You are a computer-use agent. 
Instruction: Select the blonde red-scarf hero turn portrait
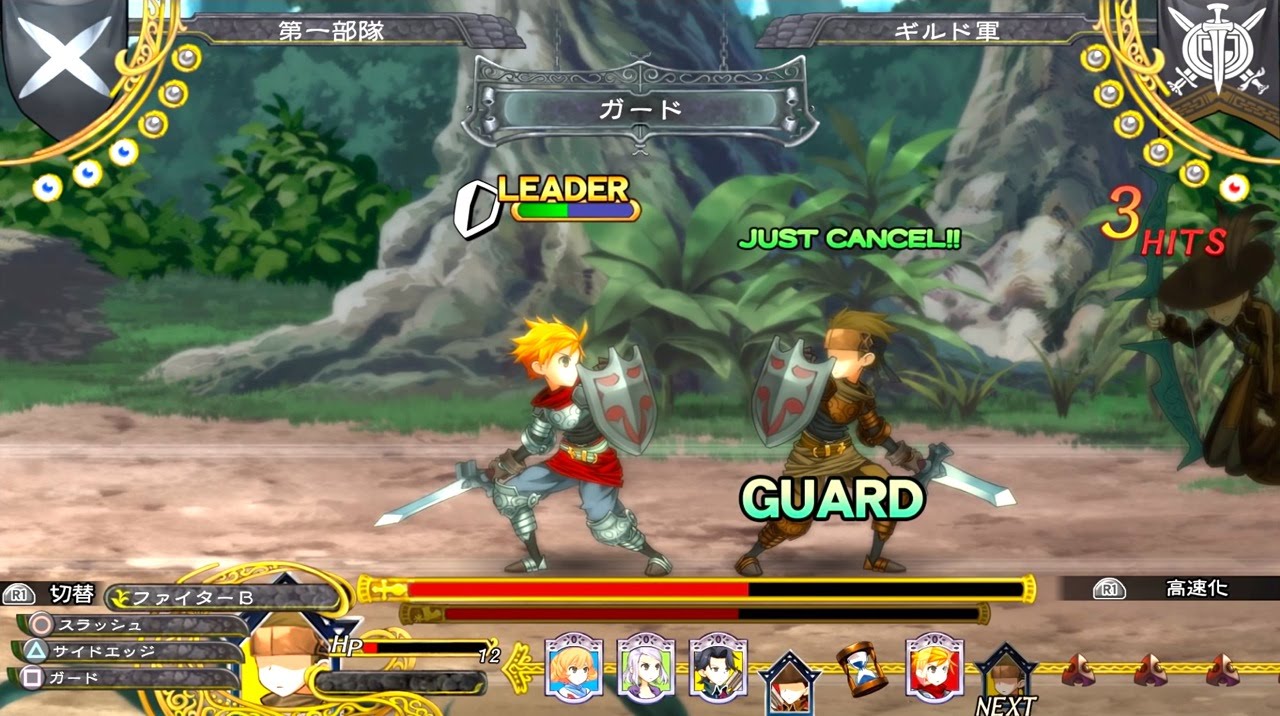click(x=934, y=667)
